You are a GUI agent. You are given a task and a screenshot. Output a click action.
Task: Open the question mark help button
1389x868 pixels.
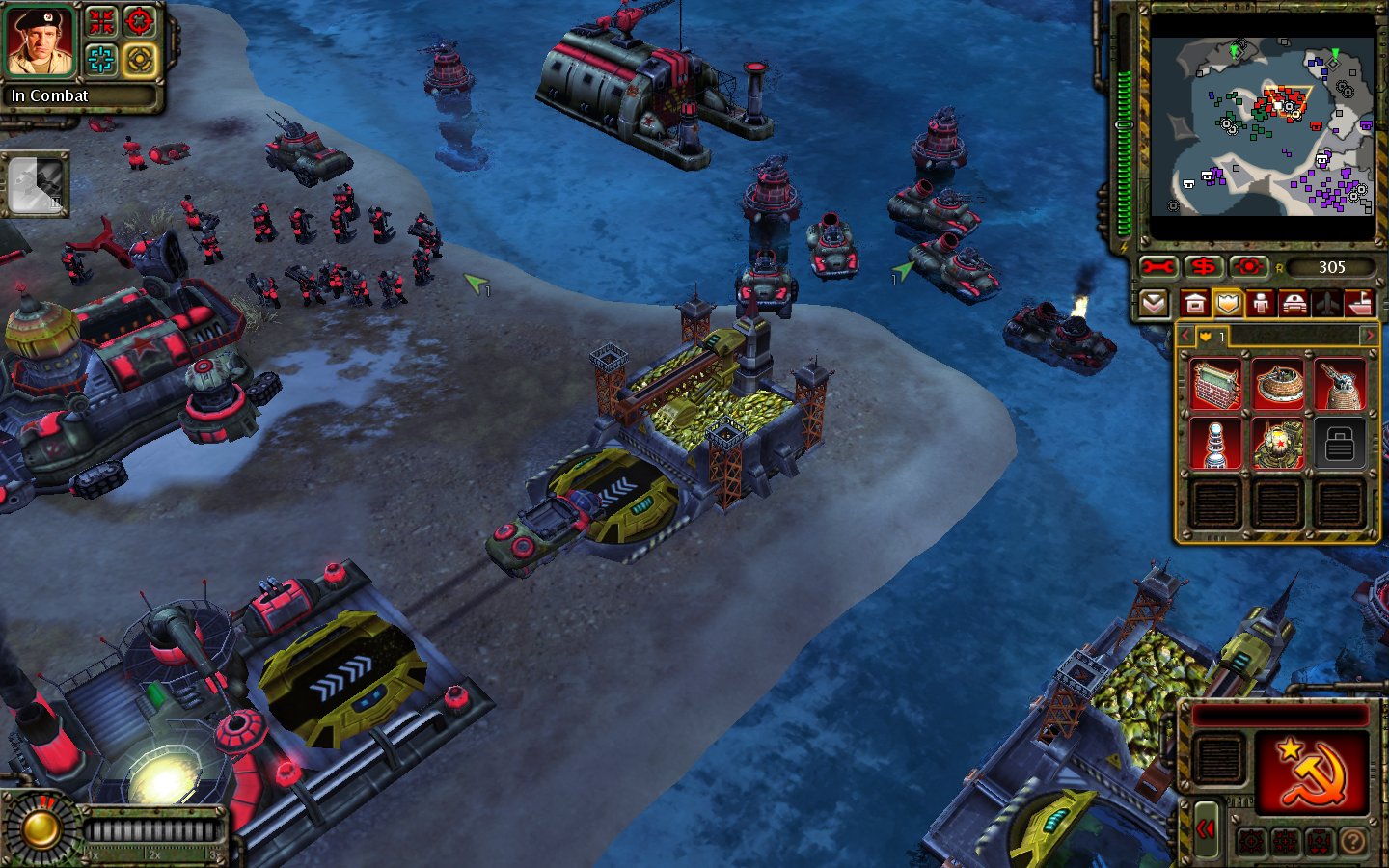tap(1352, 842)
